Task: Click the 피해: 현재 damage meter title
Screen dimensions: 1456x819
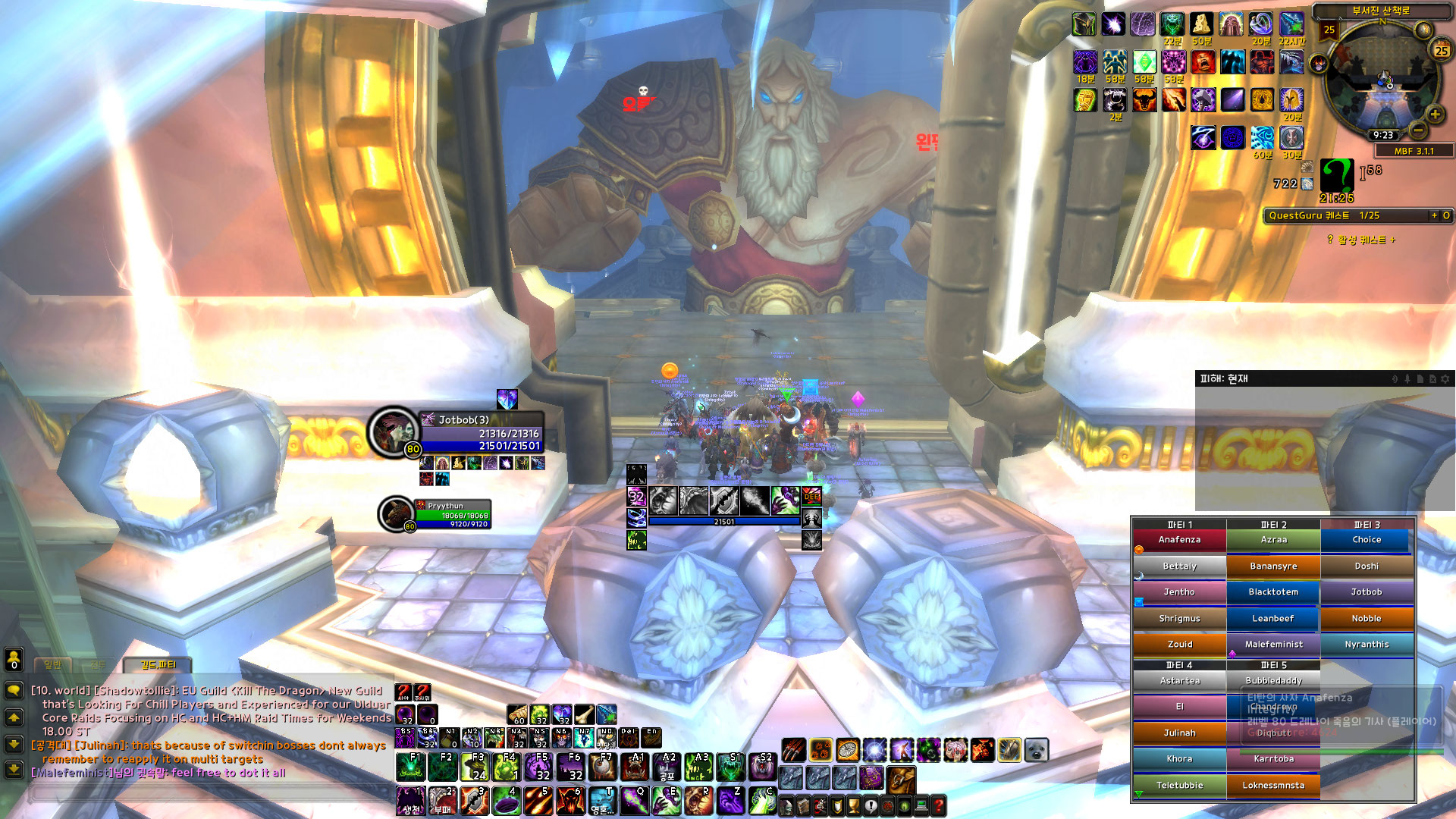Action: coord(1224,378)
